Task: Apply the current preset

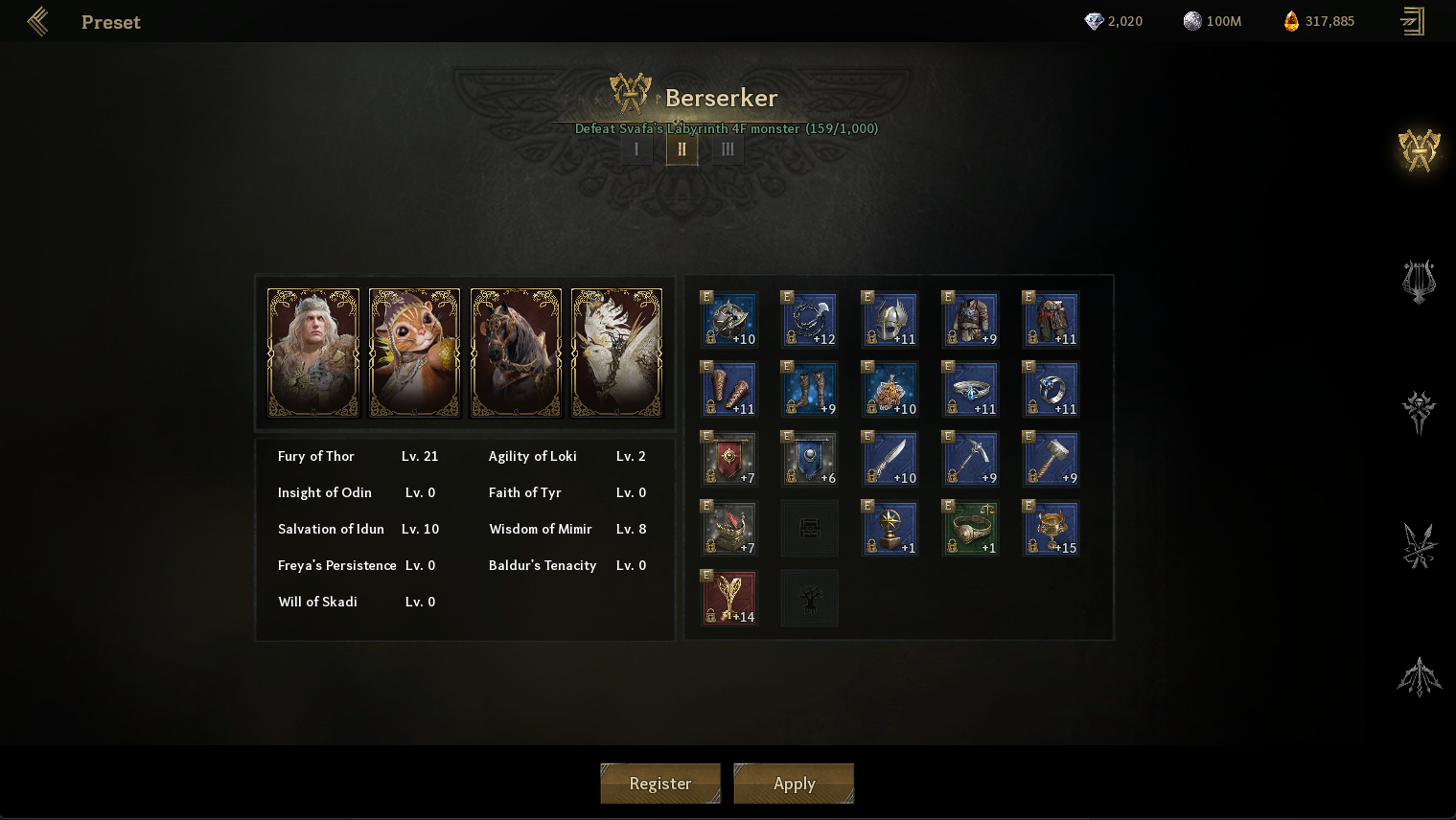Action: pyautogui.click(x=794, y=784)
